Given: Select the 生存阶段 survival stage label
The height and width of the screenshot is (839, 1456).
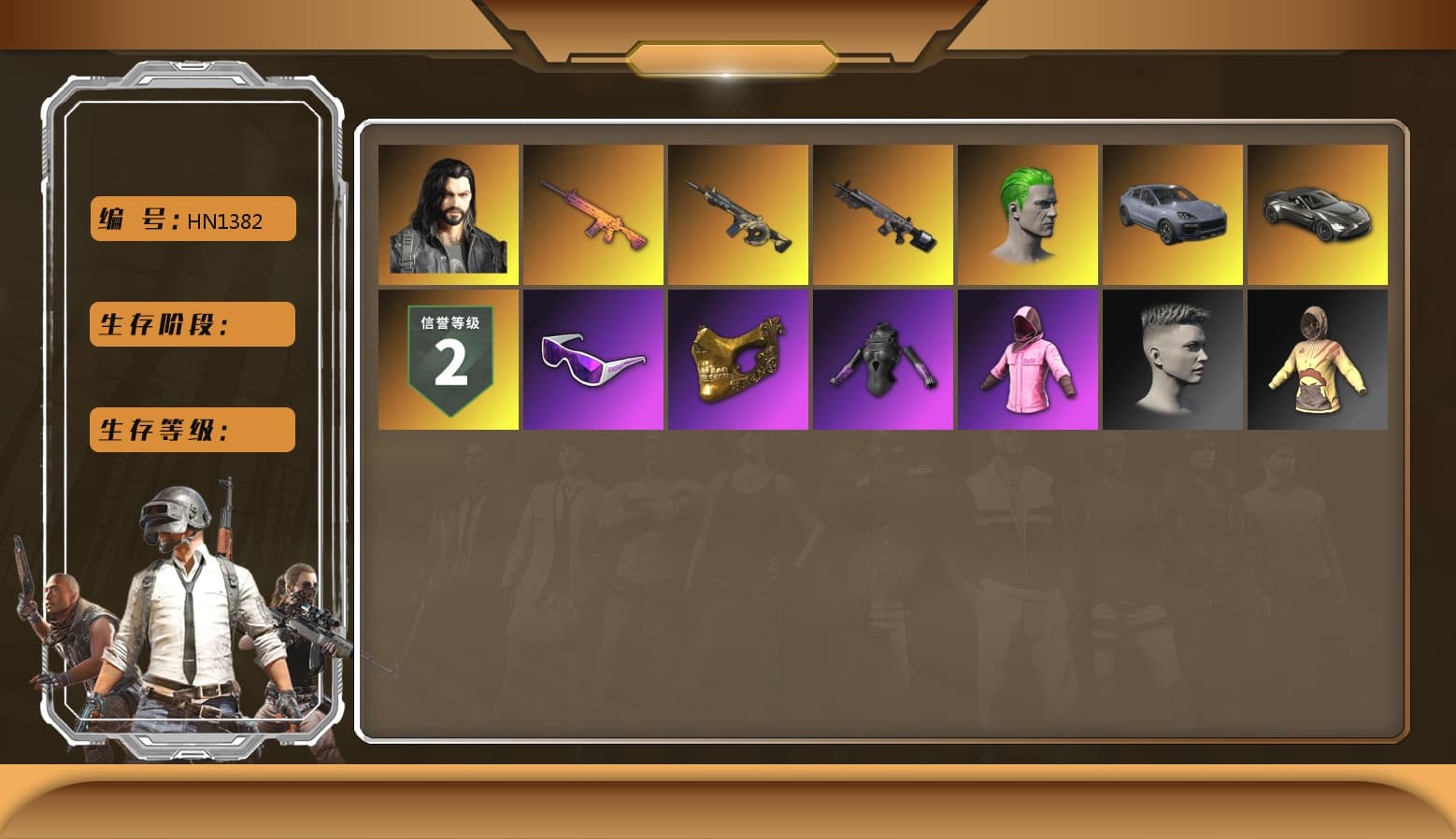Looking at the screenshot, I should pos(191,324).
